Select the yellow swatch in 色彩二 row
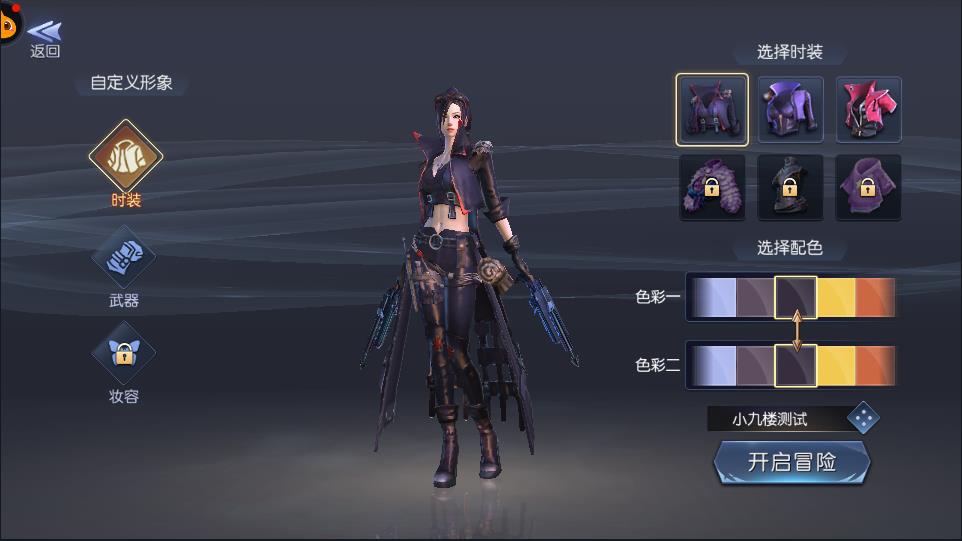Screen dimensions: 962x541 (836, 365)
